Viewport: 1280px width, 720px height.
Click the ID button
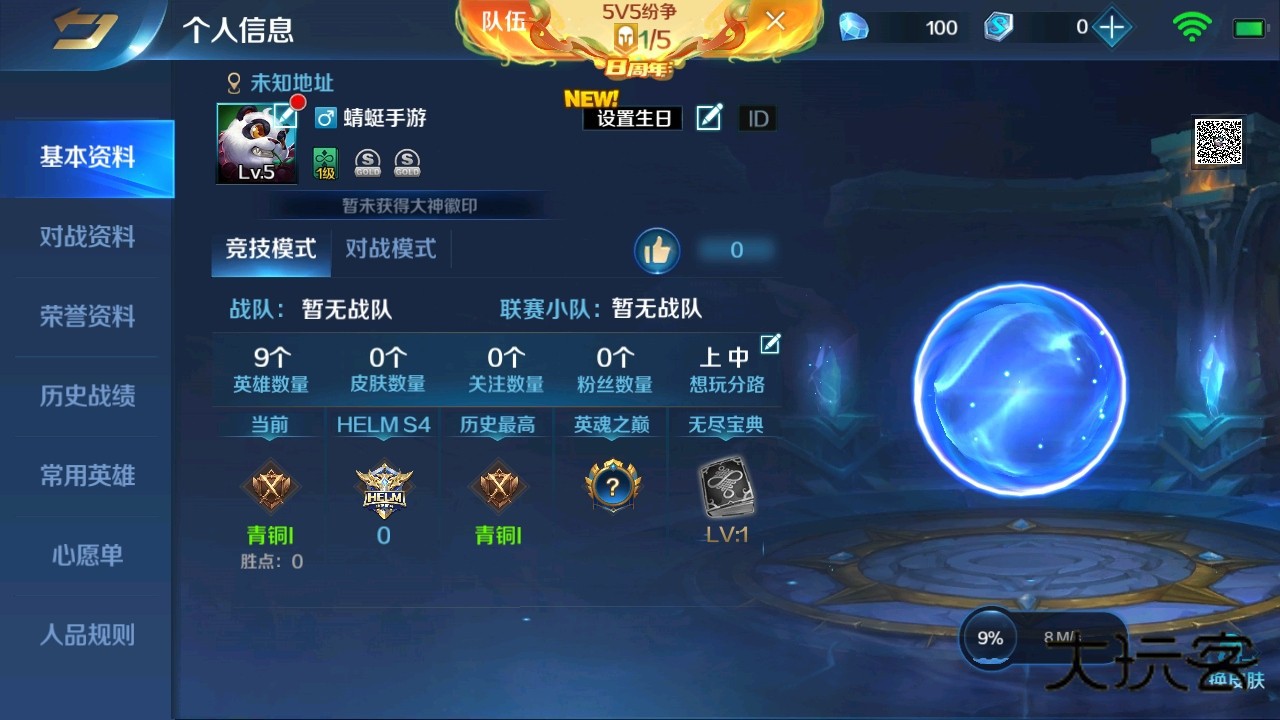tap(758, 118)
